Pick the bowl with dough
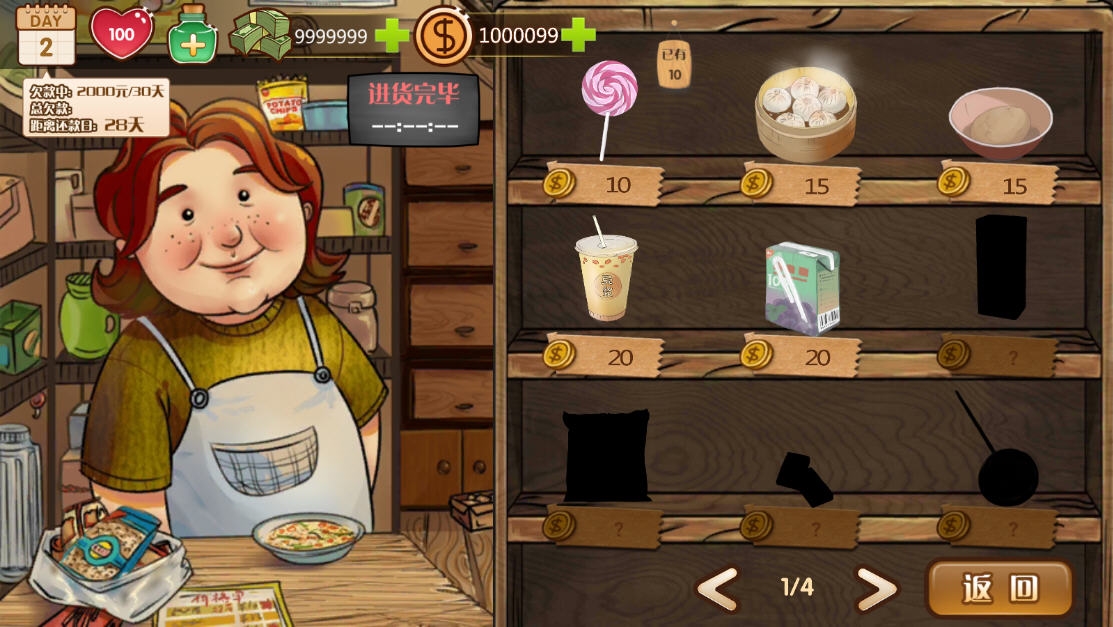This screenshot has height=627, width=1113. (1000, 122)
